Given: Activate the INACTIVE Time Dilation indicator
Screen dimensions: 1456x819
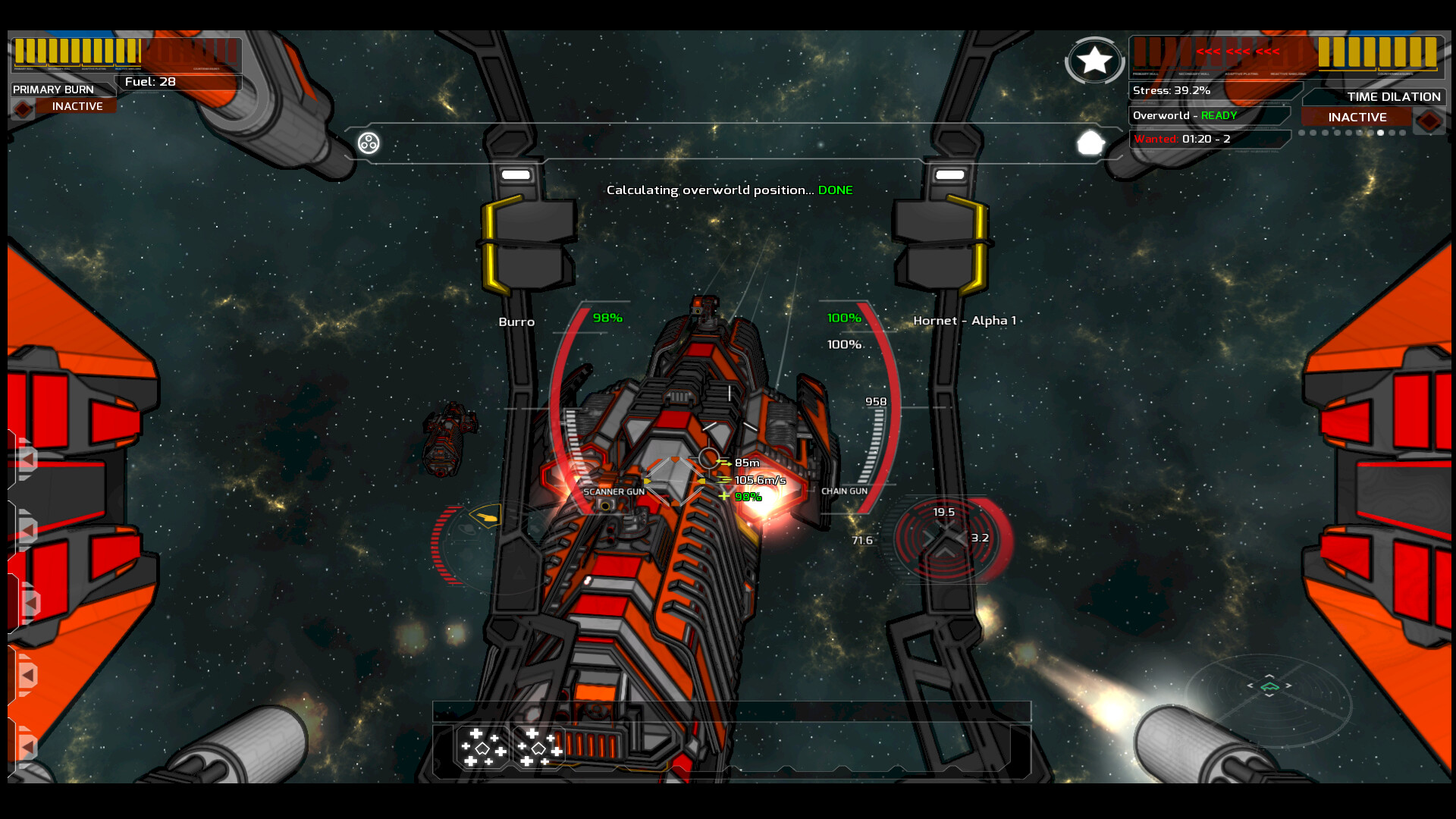Looking at the screenshot, I should [x=1356, y=117].
